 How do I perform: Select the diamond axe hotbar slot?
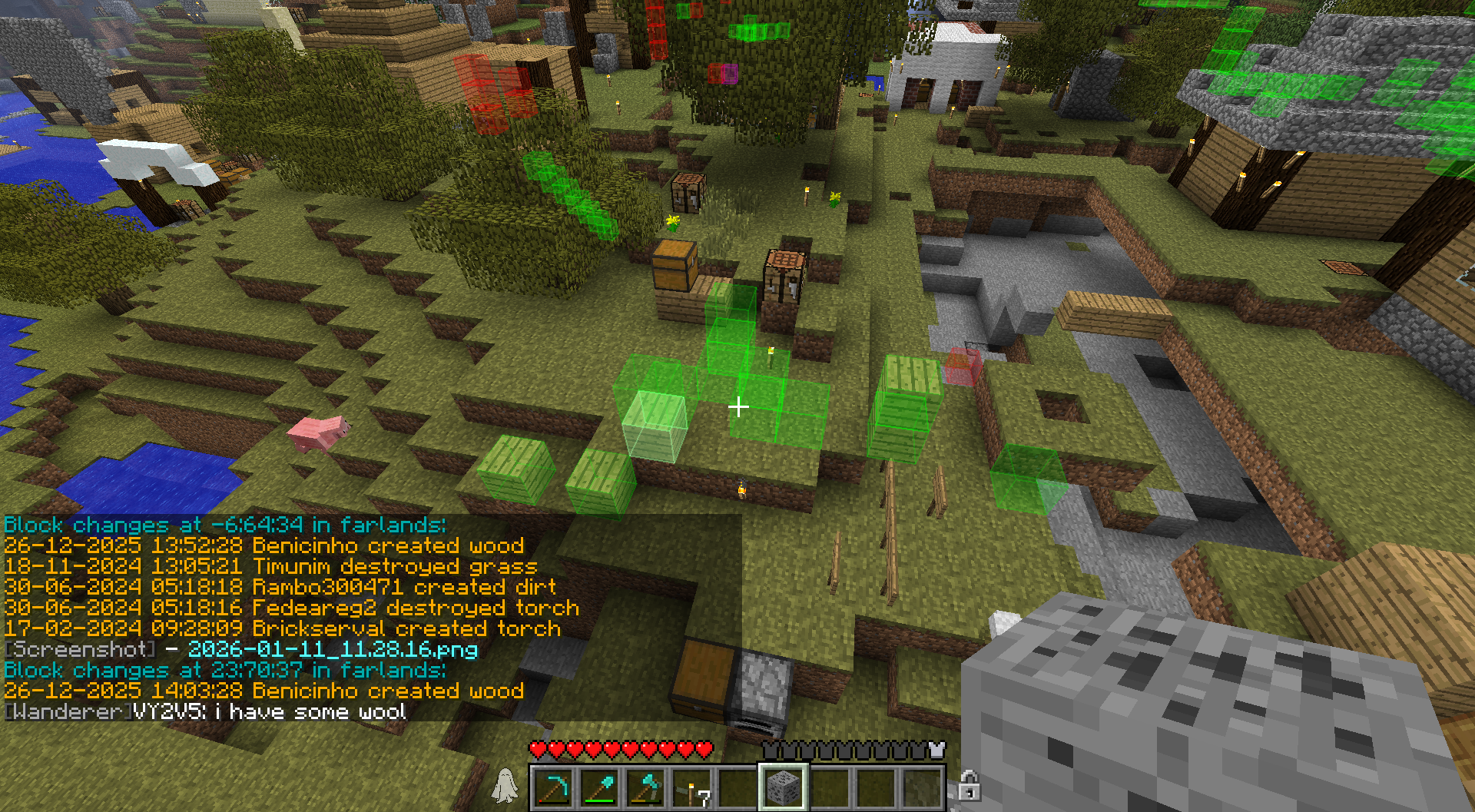tap(645, 788)
